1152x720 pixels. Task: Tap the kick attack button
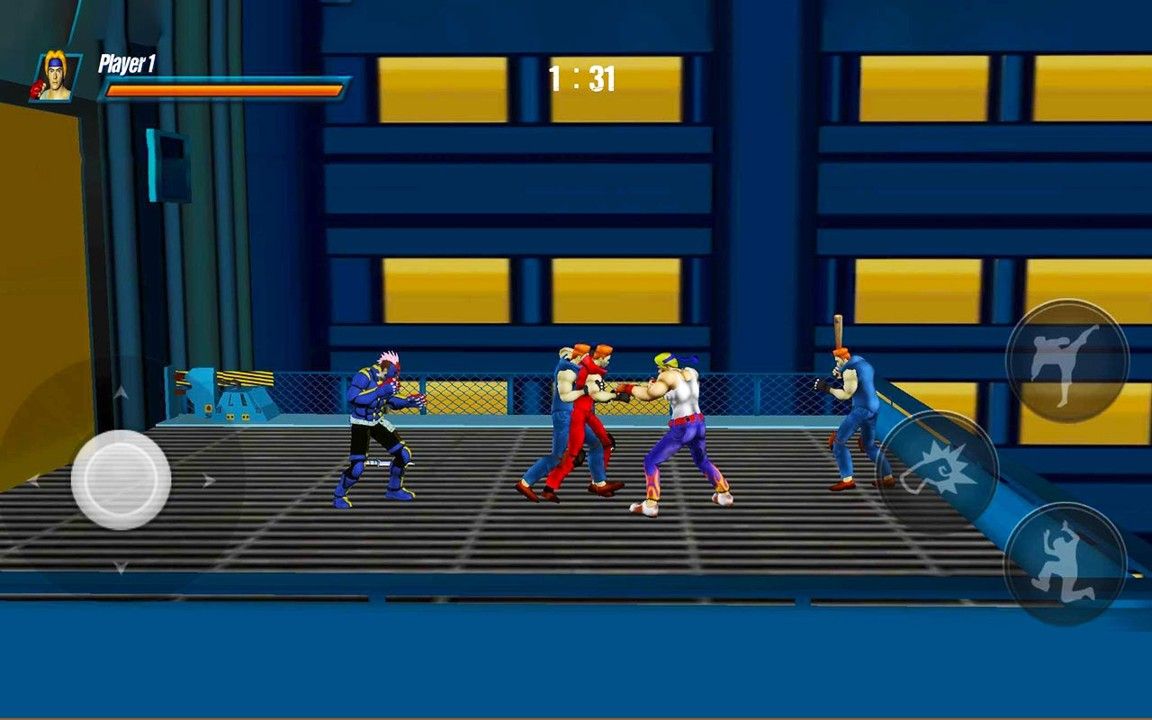point(1066,361)
